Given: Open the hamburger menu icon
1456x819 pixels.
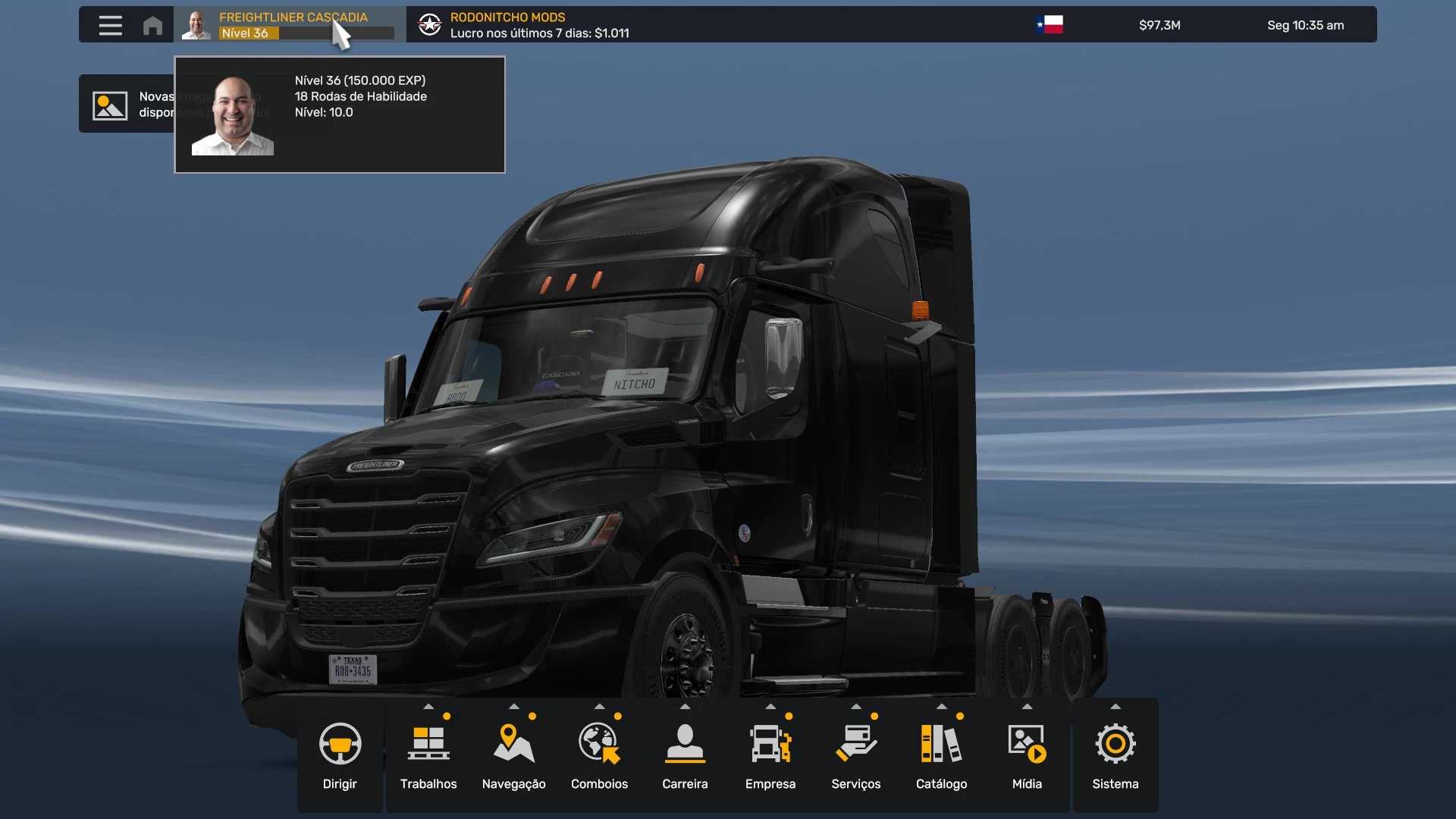Looking at the screenshot, I should tap(110, 25).
